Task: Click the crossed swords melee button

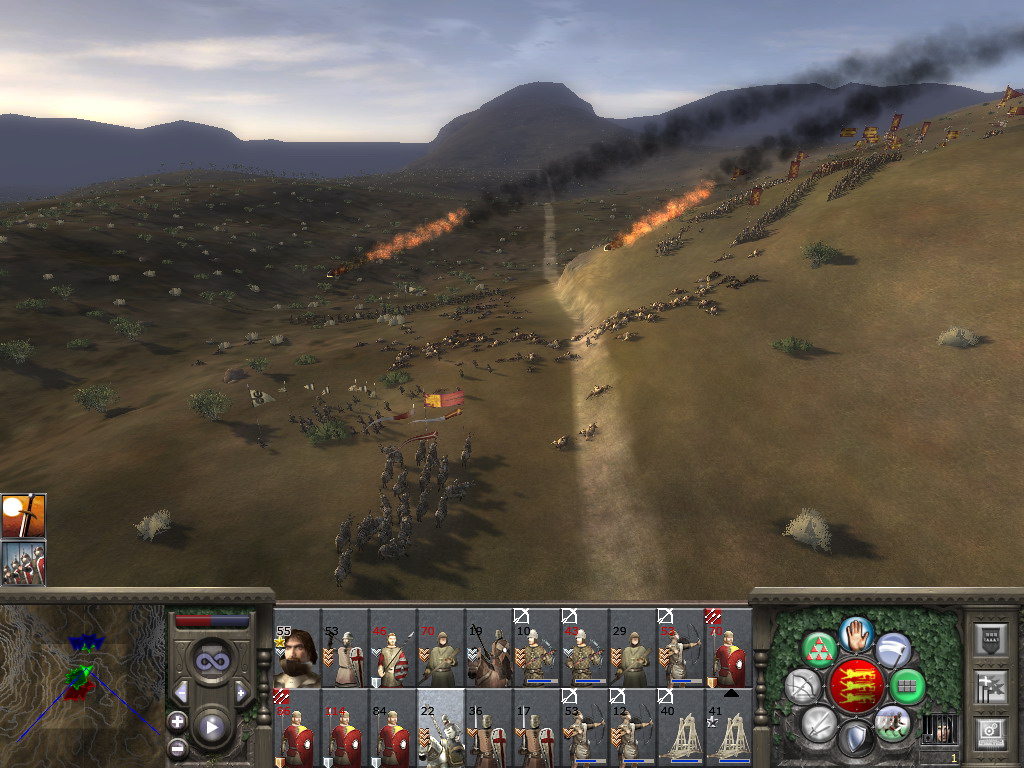Action: [820, 722]
